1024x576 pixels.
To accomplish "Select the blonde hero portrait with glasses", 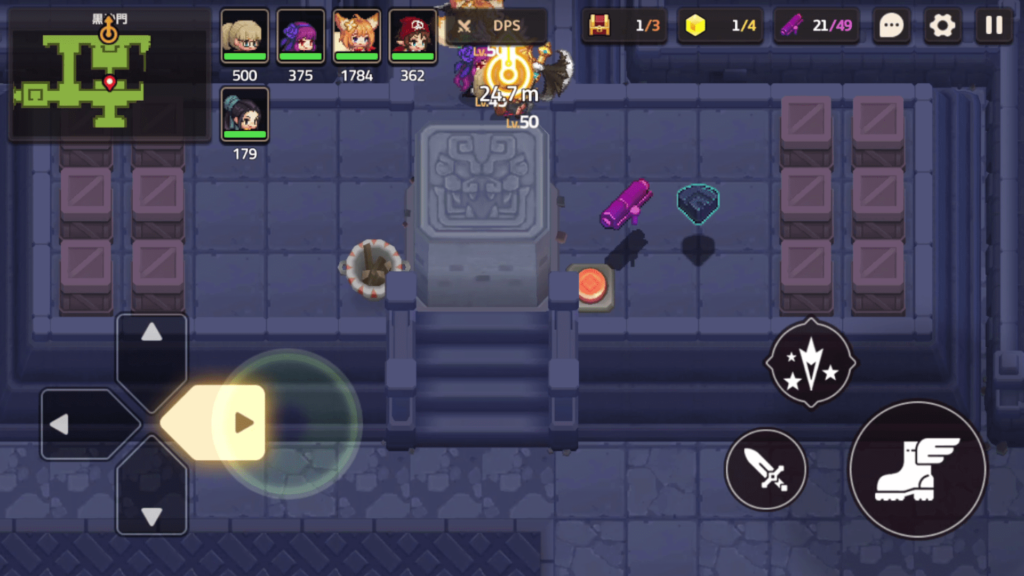I will [x=244, y=37].
